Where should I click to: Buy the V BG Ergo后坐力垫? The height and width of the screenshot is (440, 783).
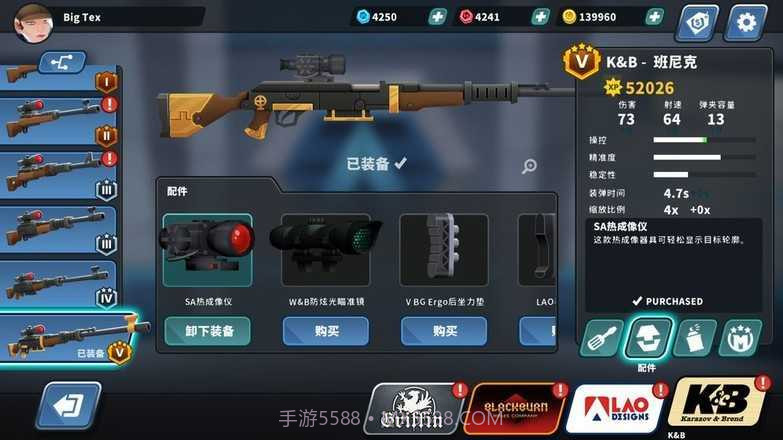coord(444,331)
